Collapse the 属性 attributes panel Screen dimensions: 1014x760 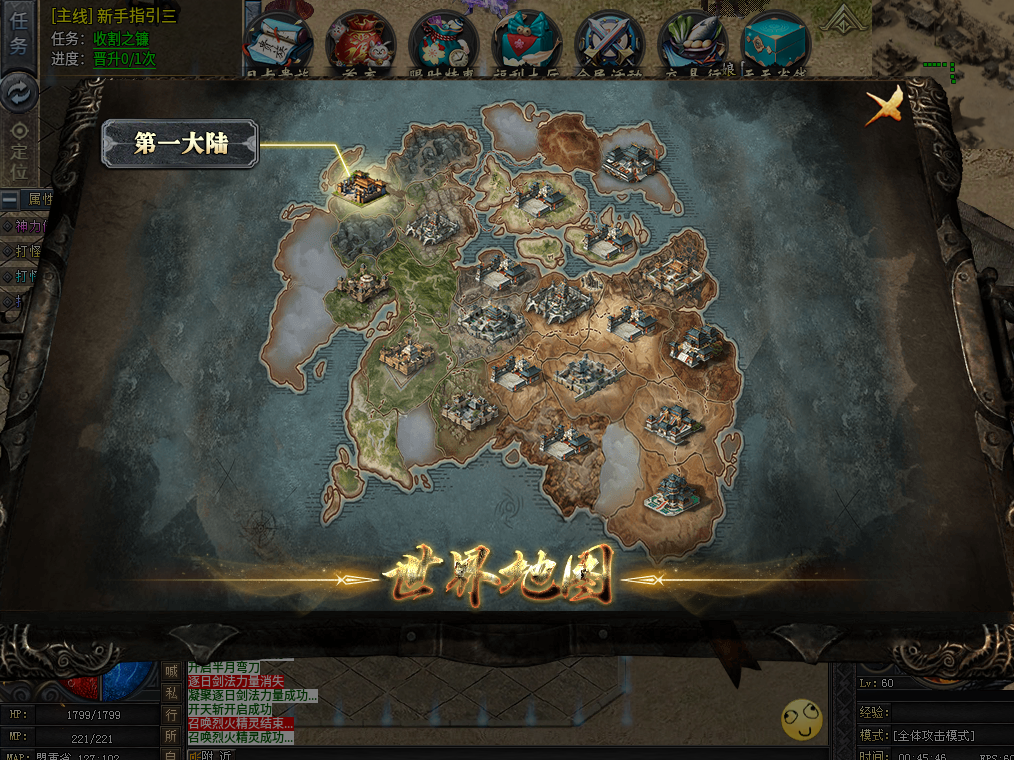[9, 199]
